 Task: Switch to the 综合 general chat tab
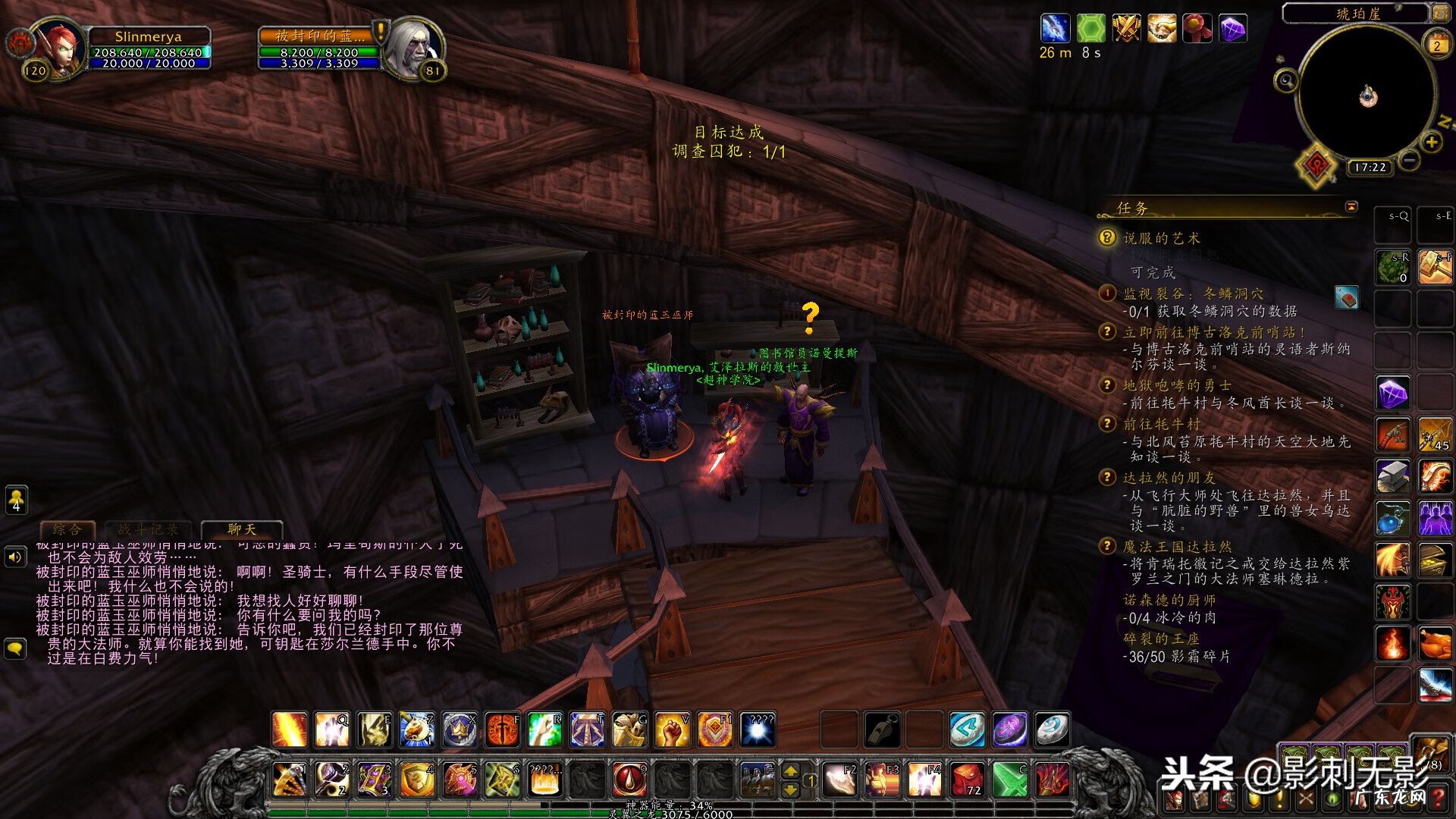pyautogui.click(x=67, y=529)
